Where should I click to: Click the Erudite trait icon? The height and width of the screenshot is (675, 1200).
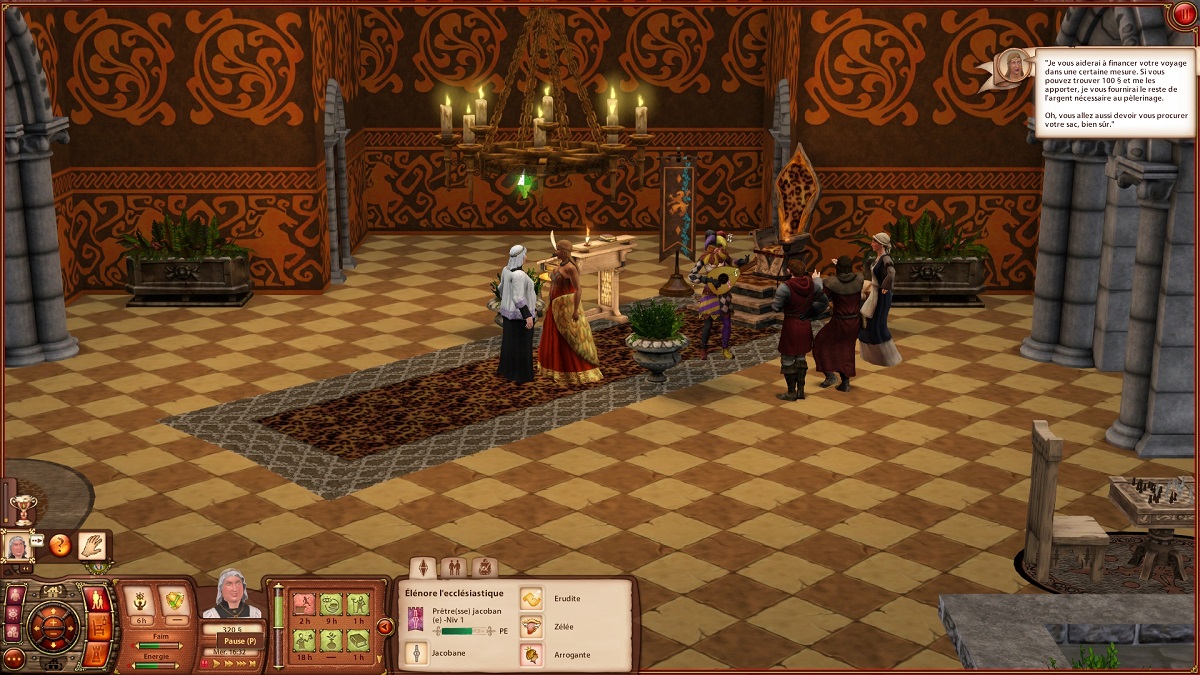coord(531,598)
